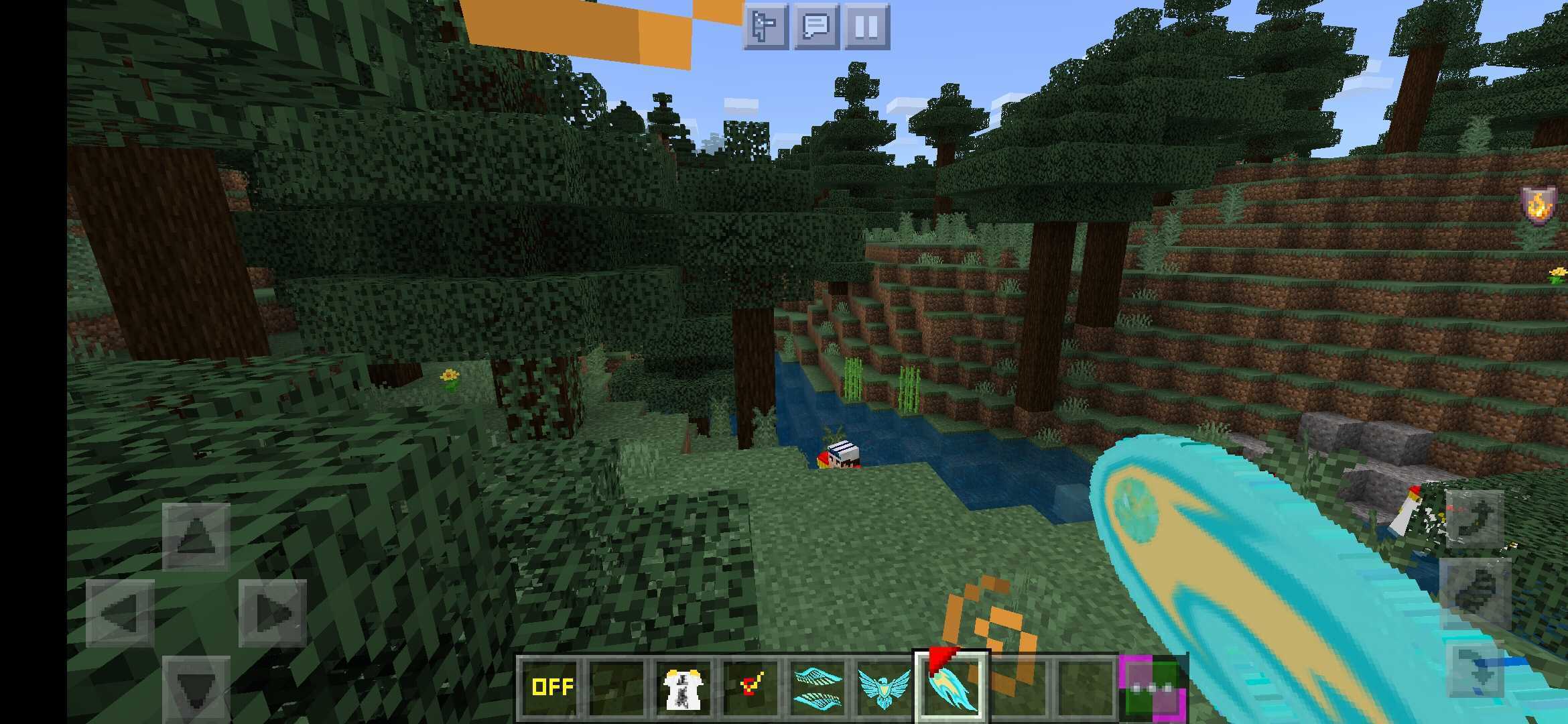Select the red and yellow symbol hotbar item
Image resolution: width=1568 pixels, height=724 pixels.
(750, 688)
